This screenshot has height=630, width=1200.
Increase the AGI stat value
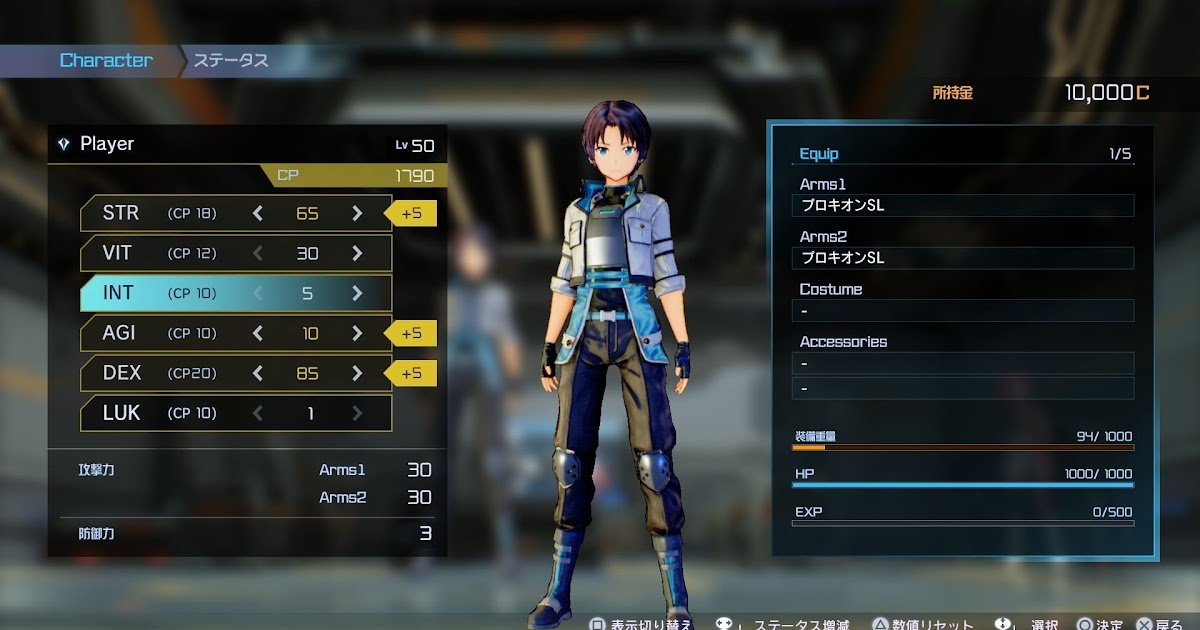357,333
